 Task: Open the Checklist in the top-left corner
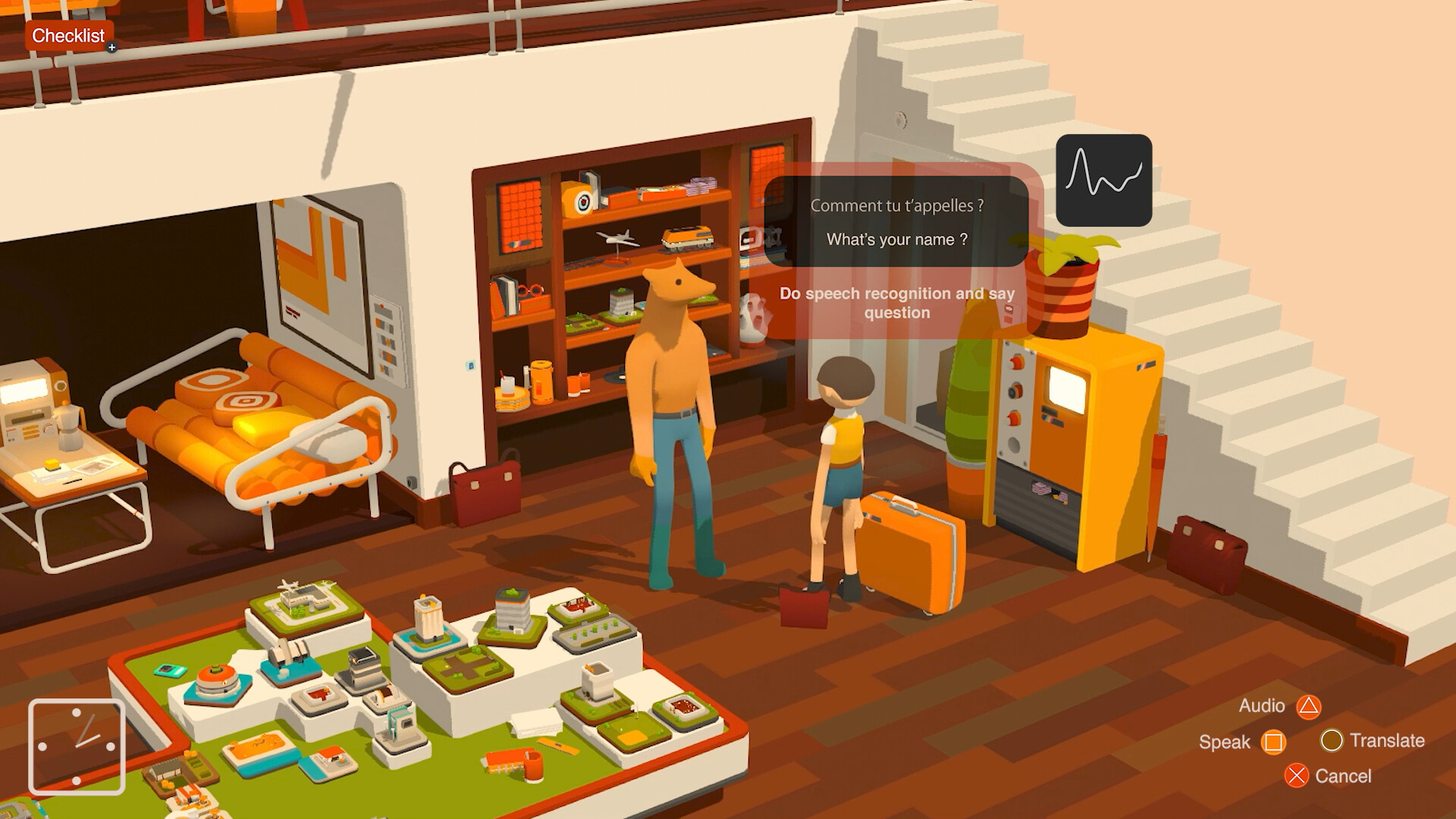[x=68, y=36]
